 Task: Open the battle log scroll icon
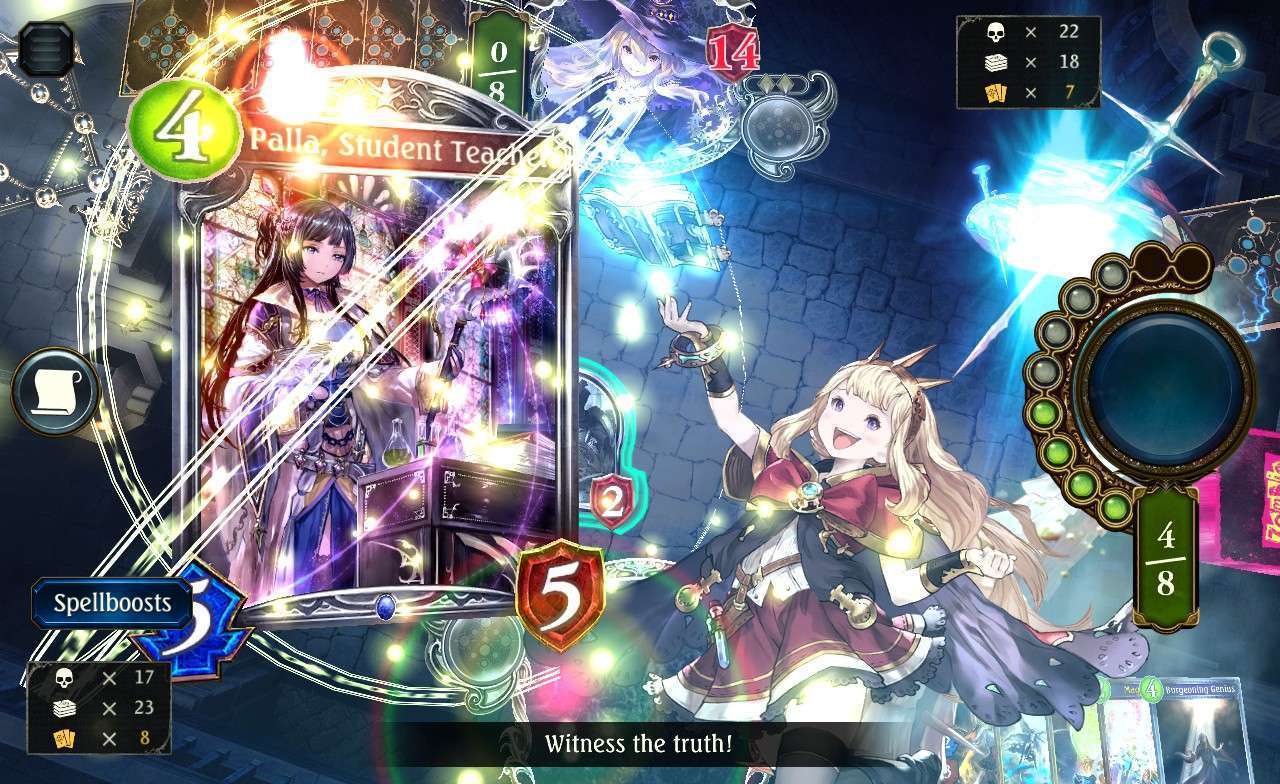point(55,392)
